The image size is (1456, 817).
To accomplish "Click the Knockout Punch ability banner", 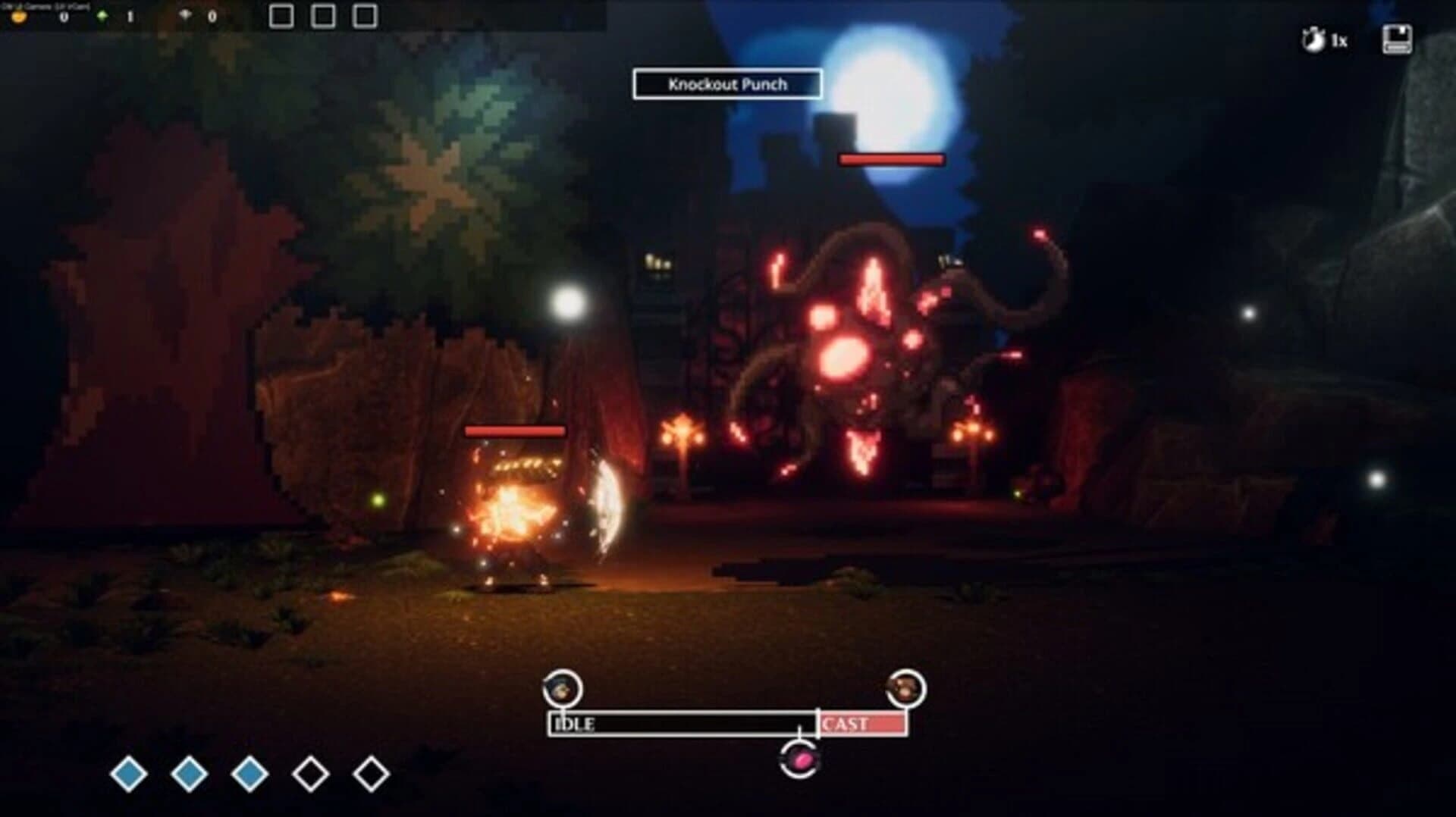I will (x=726, y=84).
